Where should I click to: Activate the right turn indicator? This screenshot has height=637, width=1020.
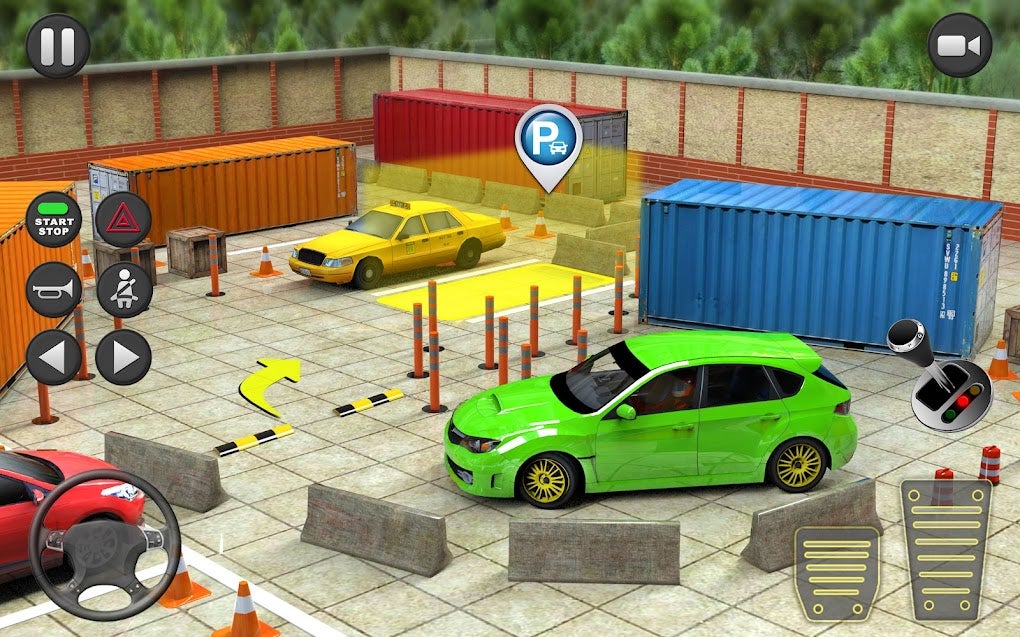(123, 358)
